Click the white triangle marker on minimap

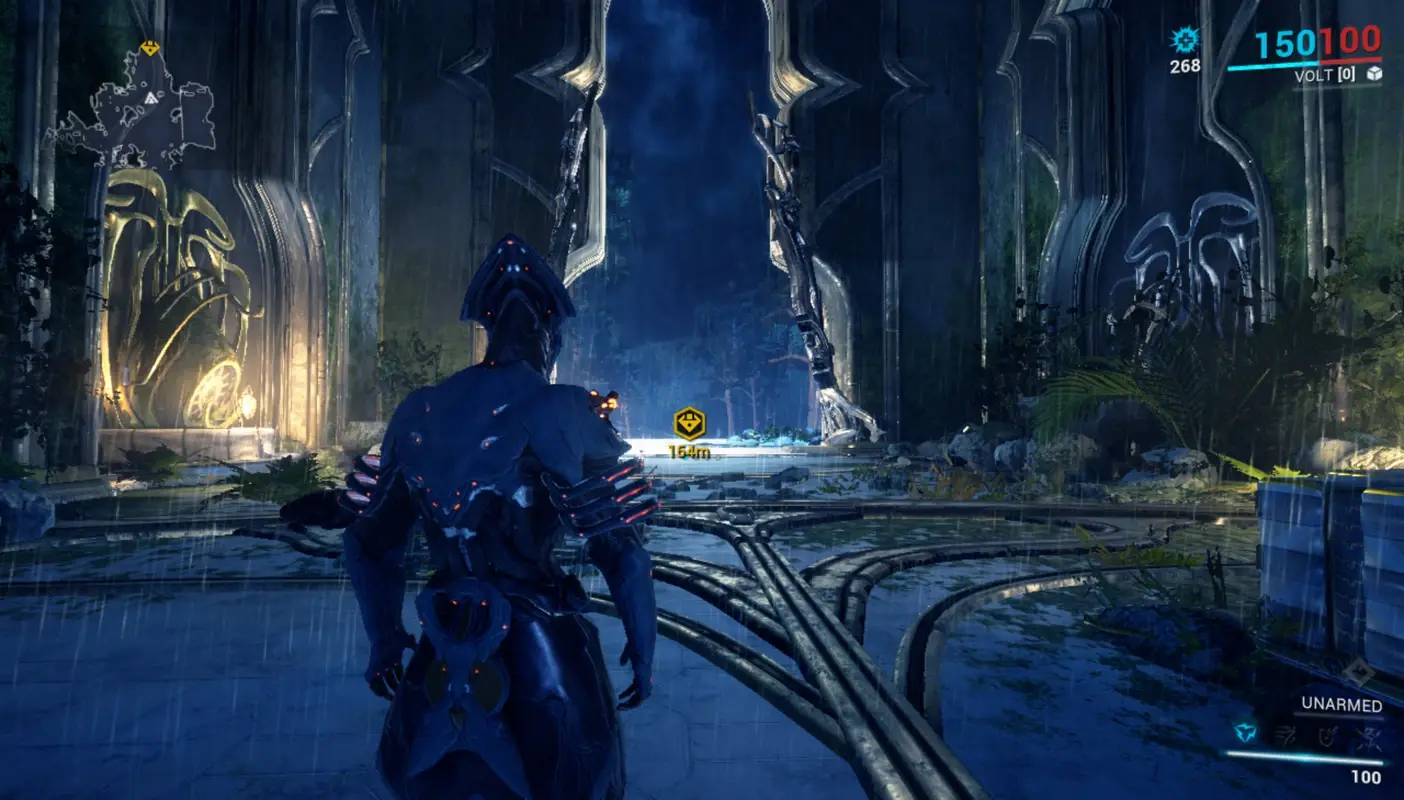pos(151,98)
